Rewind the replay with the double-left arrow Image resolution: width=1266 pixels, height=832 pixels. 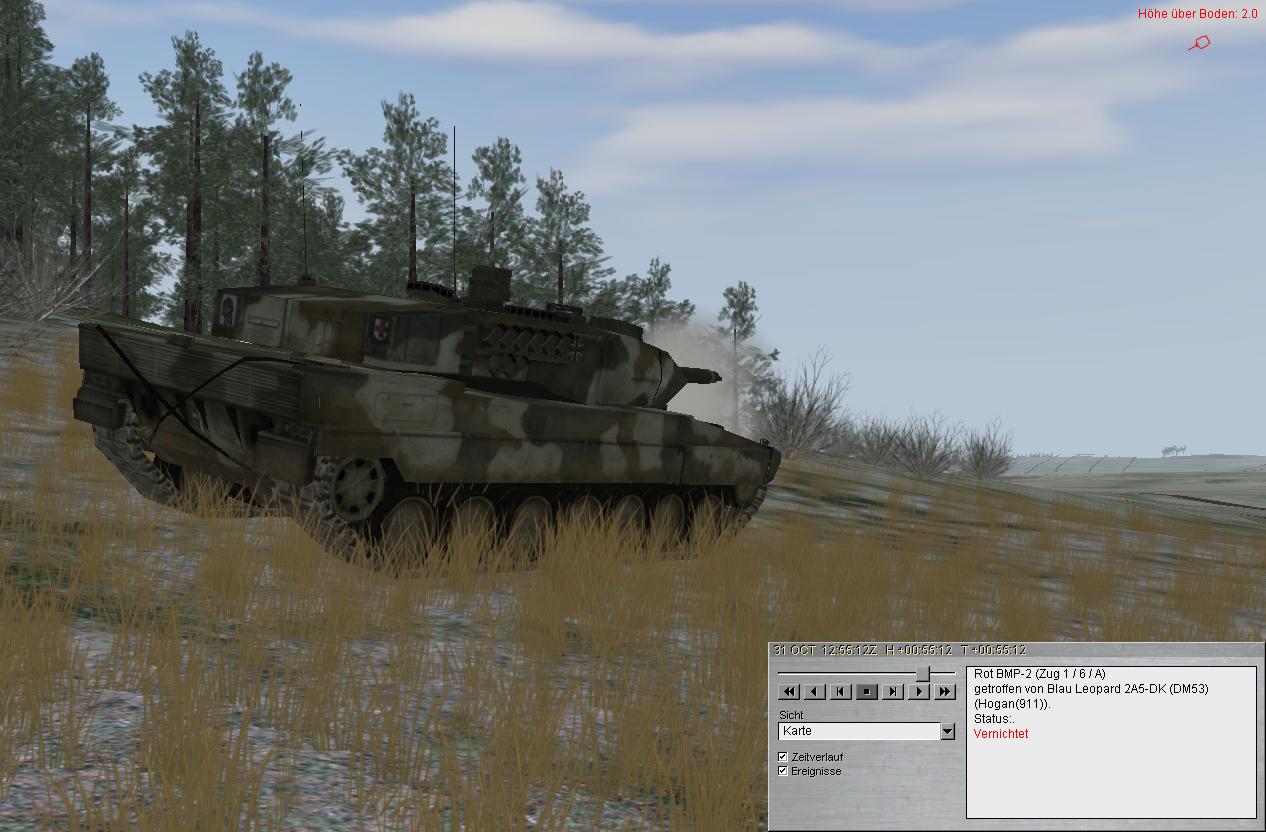[x=789, y=691]
